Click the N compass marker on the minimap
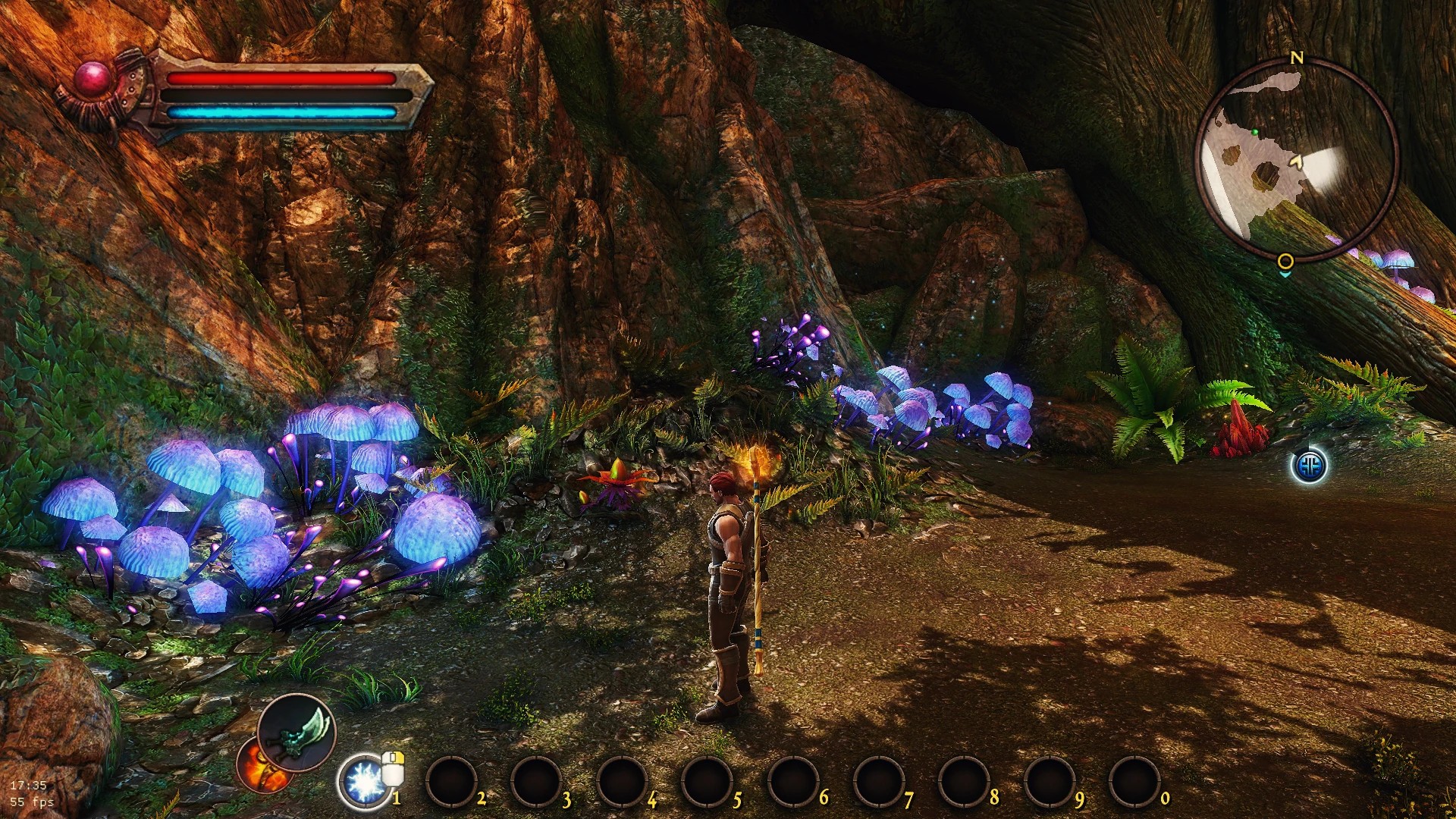Screen dimensions: 1456x819 click(x=1298, y=56)
